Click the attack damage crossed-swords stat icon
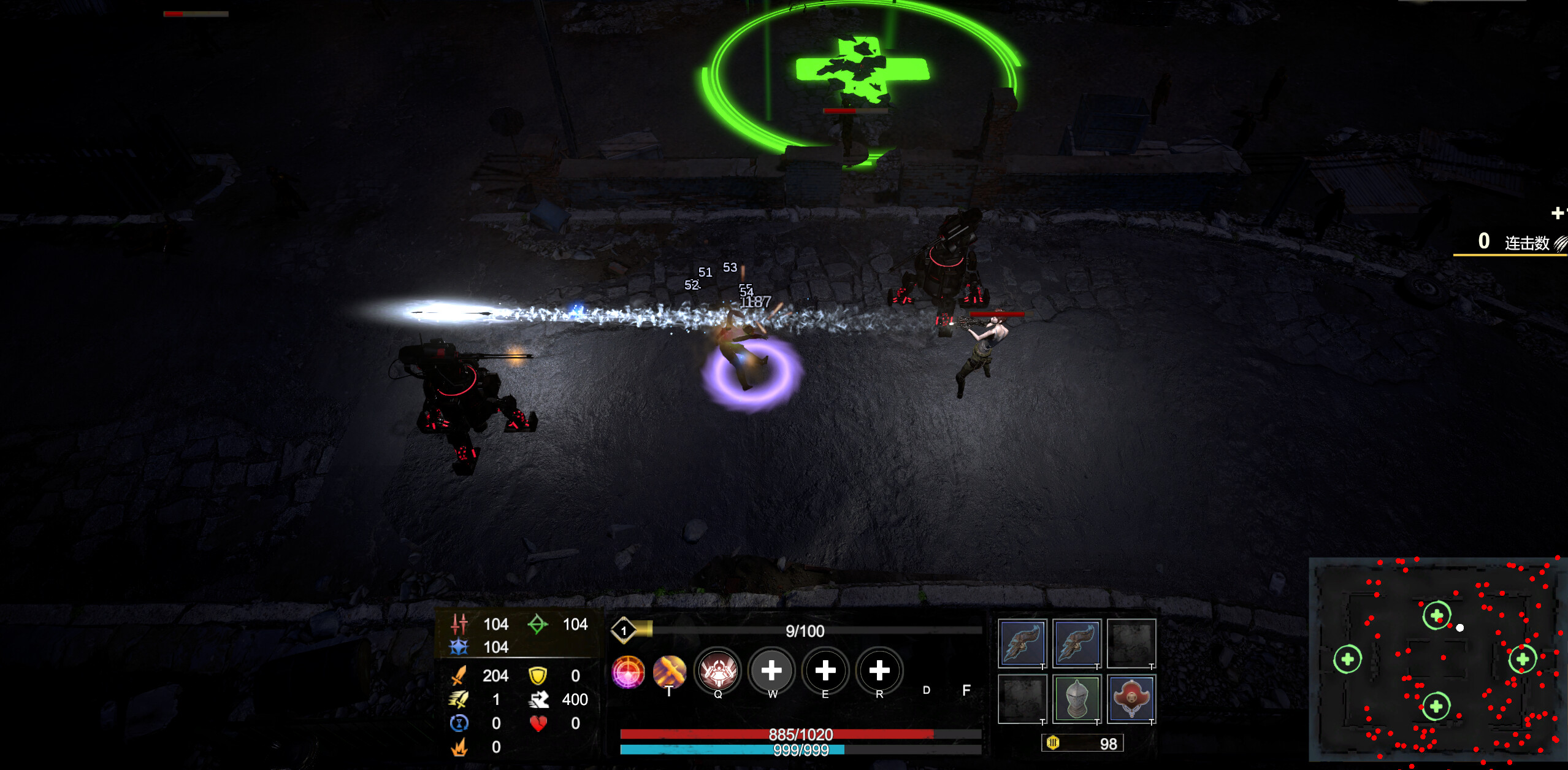 click(x=459, y=676)
